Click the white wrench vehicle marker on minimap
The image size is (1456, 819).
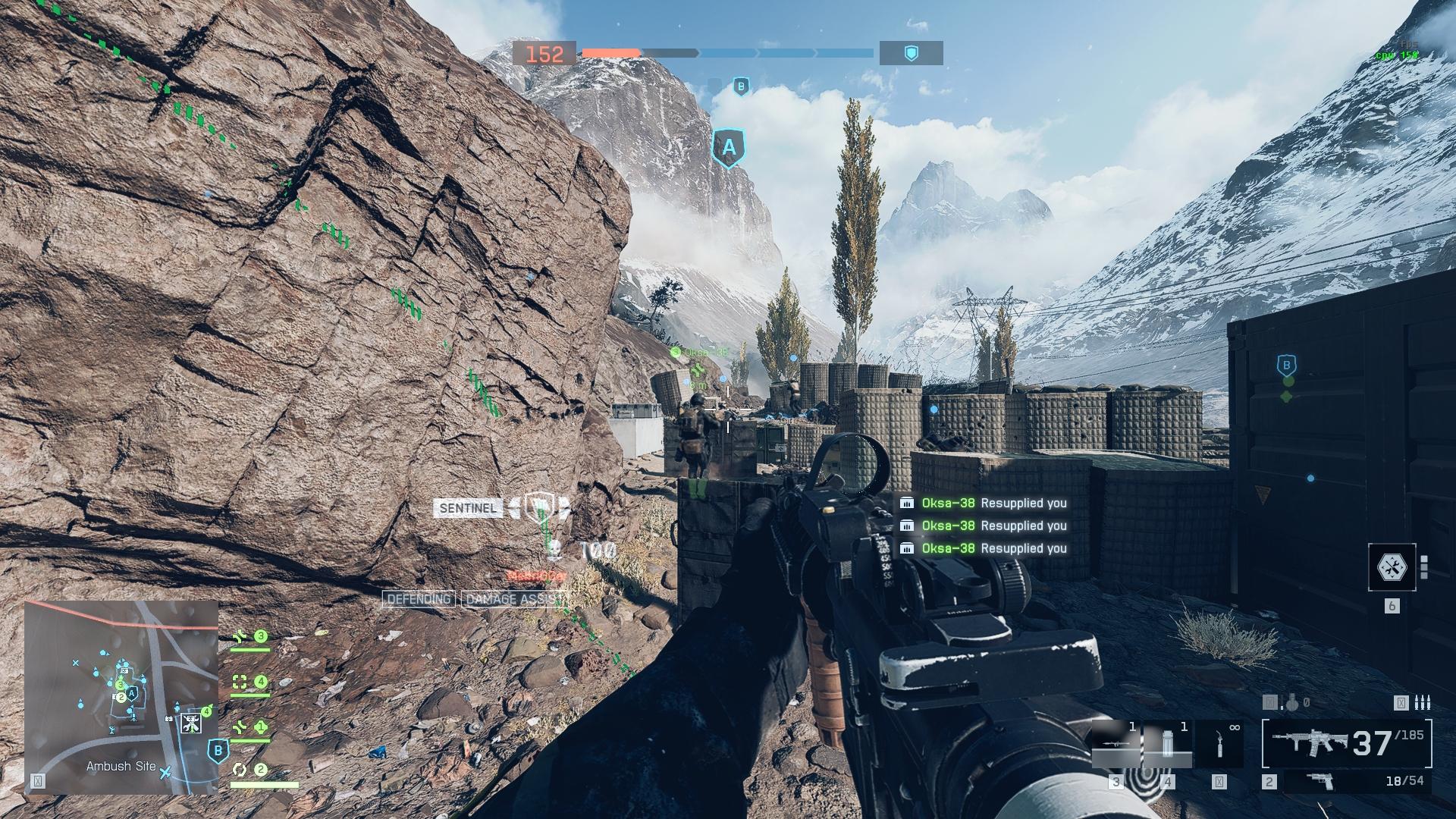pyautogui.click(x=191, y=722)
